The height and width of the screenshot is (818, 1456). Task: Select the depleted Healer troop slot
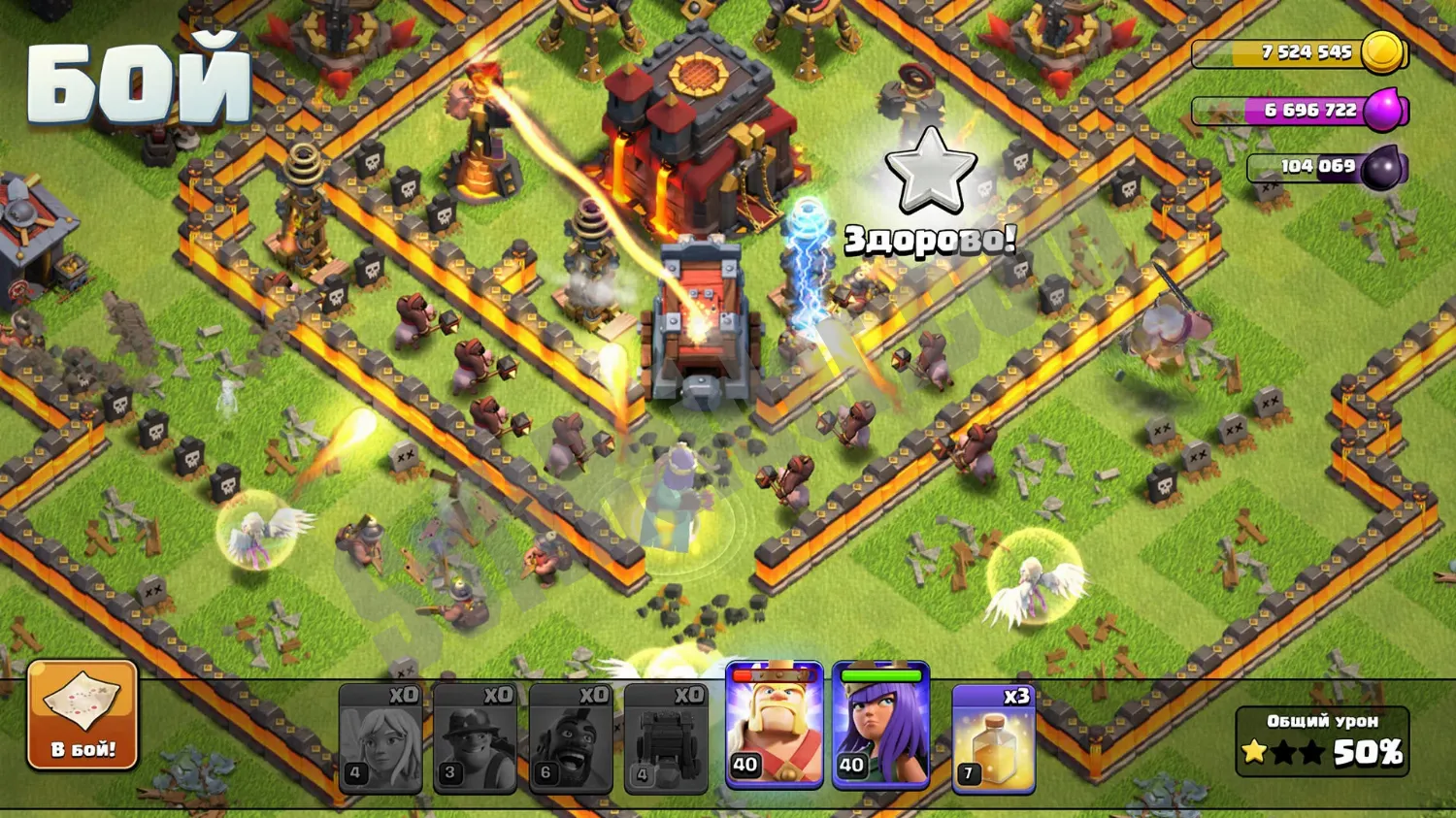pyautogui.click(x=381, y=738)
